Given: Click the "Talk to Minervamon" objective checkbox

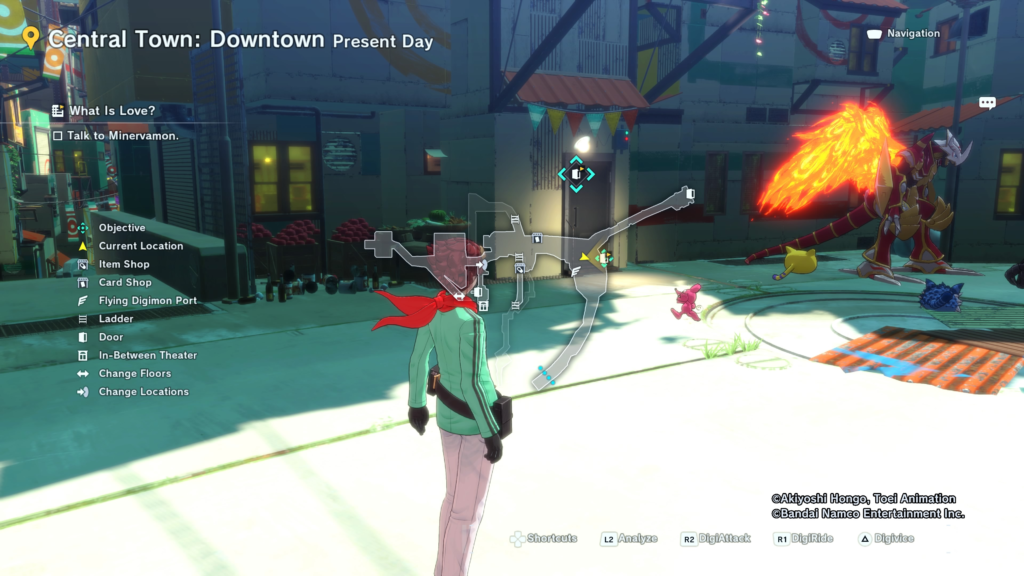Looking at the screenshot, I should 58,136.
